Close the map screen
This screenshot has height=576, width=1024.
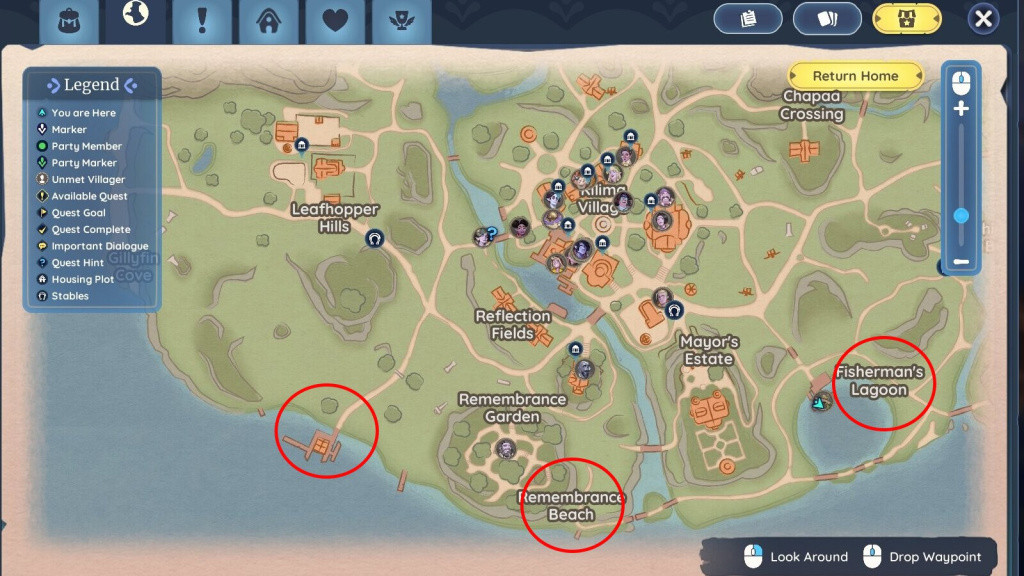click(984, 19)
